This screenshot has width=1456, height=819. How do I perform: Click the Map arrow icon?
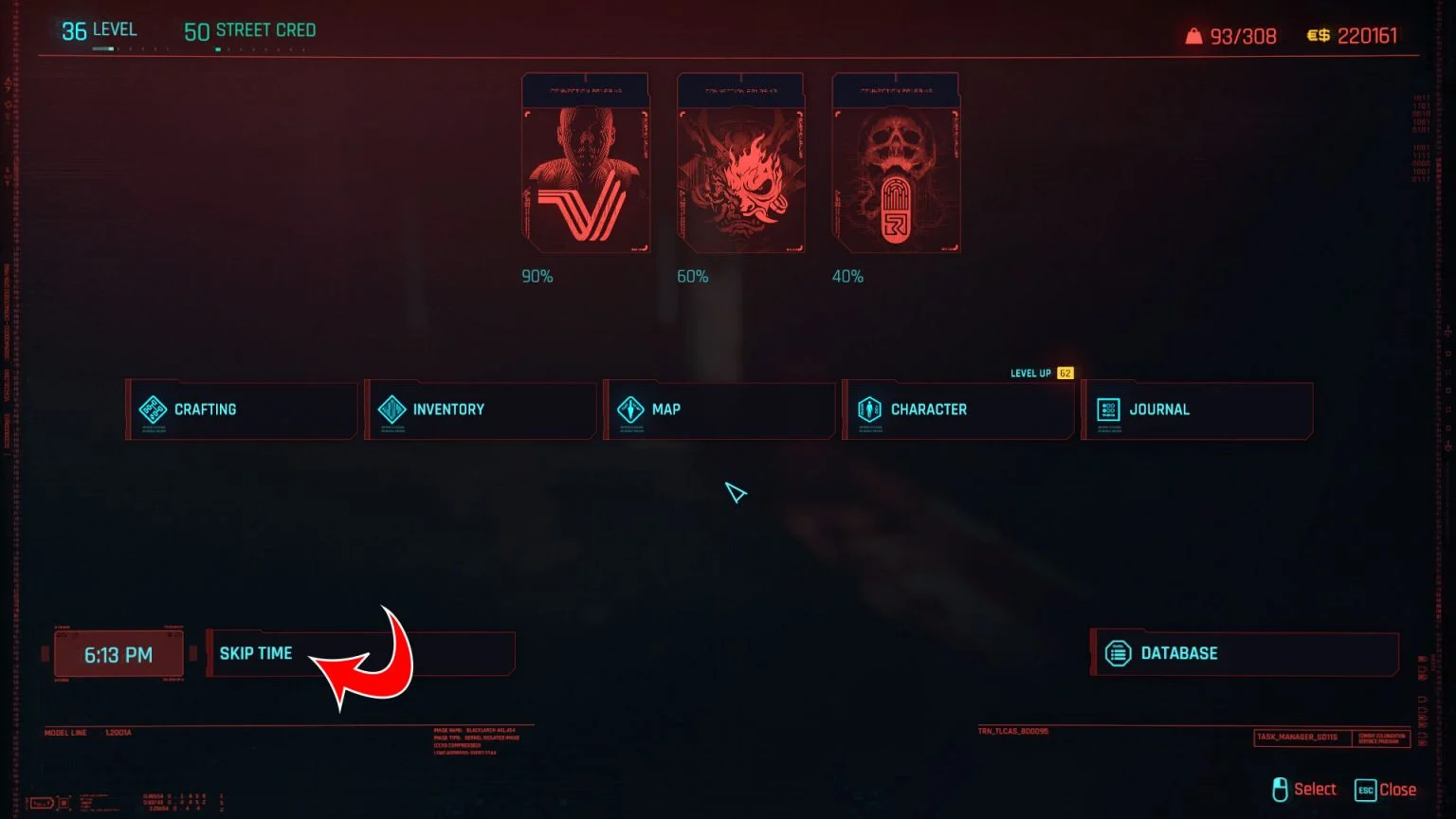tap(630, 409)
